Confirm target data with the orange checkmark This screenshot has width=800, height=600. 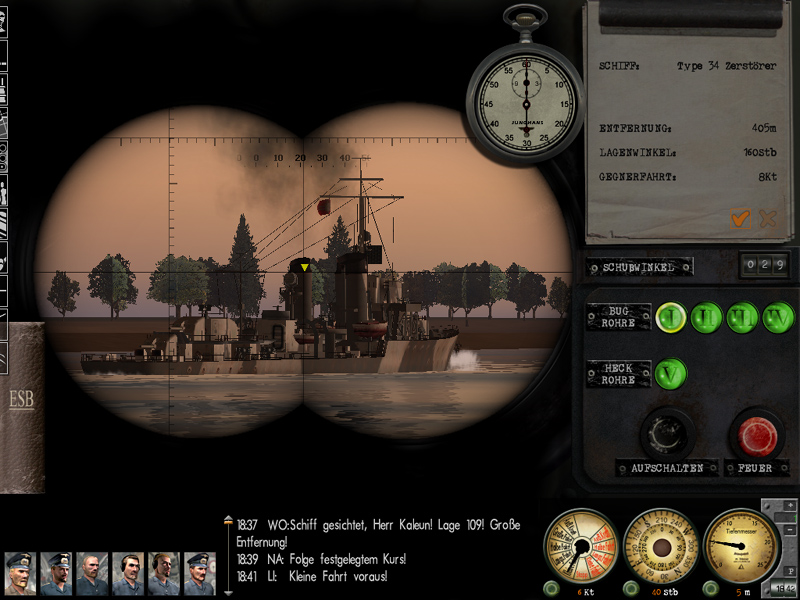click(741, 218)
